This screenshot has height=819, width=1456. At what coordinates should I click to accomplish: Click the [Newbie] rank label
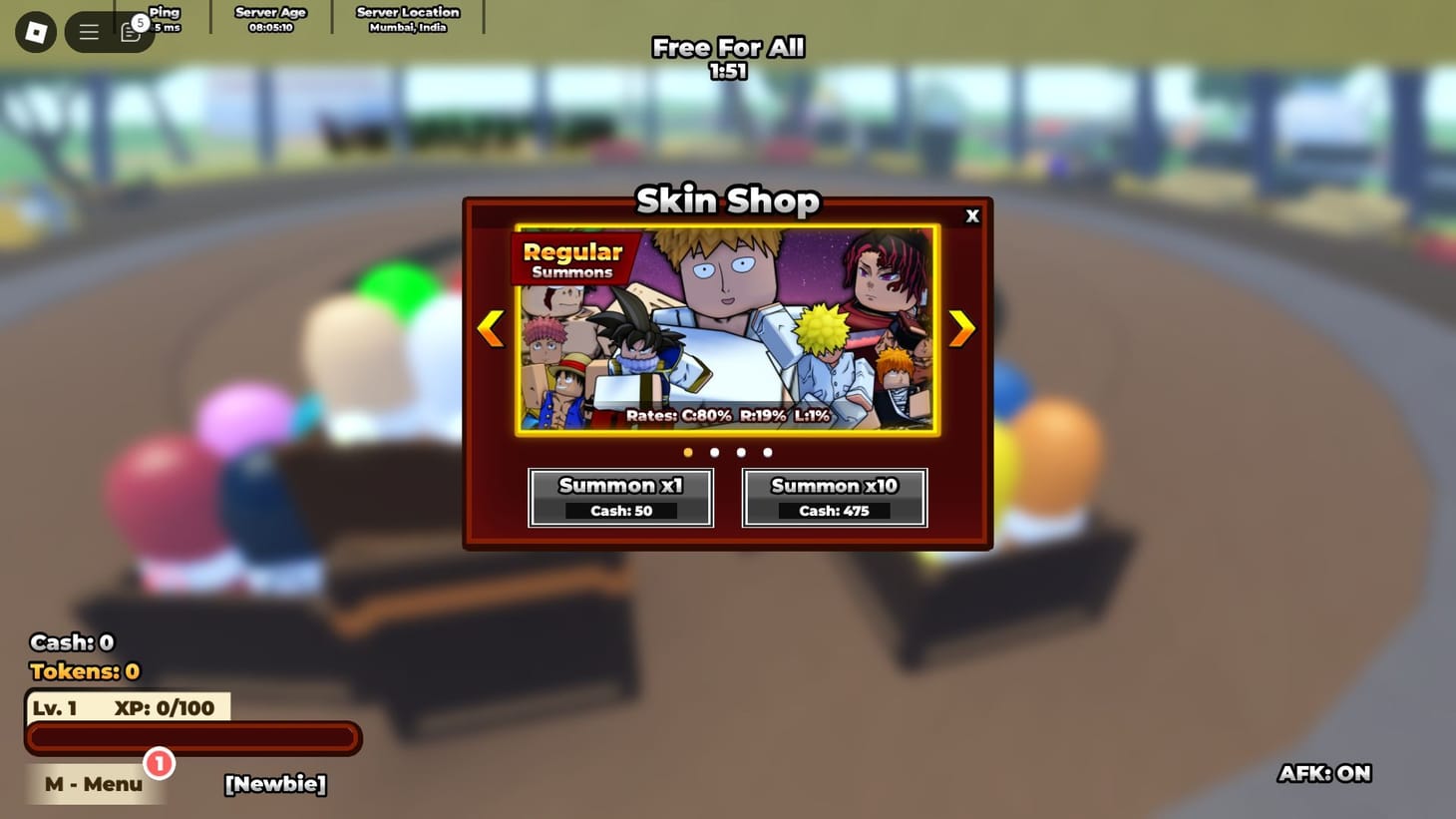[274, 784]
